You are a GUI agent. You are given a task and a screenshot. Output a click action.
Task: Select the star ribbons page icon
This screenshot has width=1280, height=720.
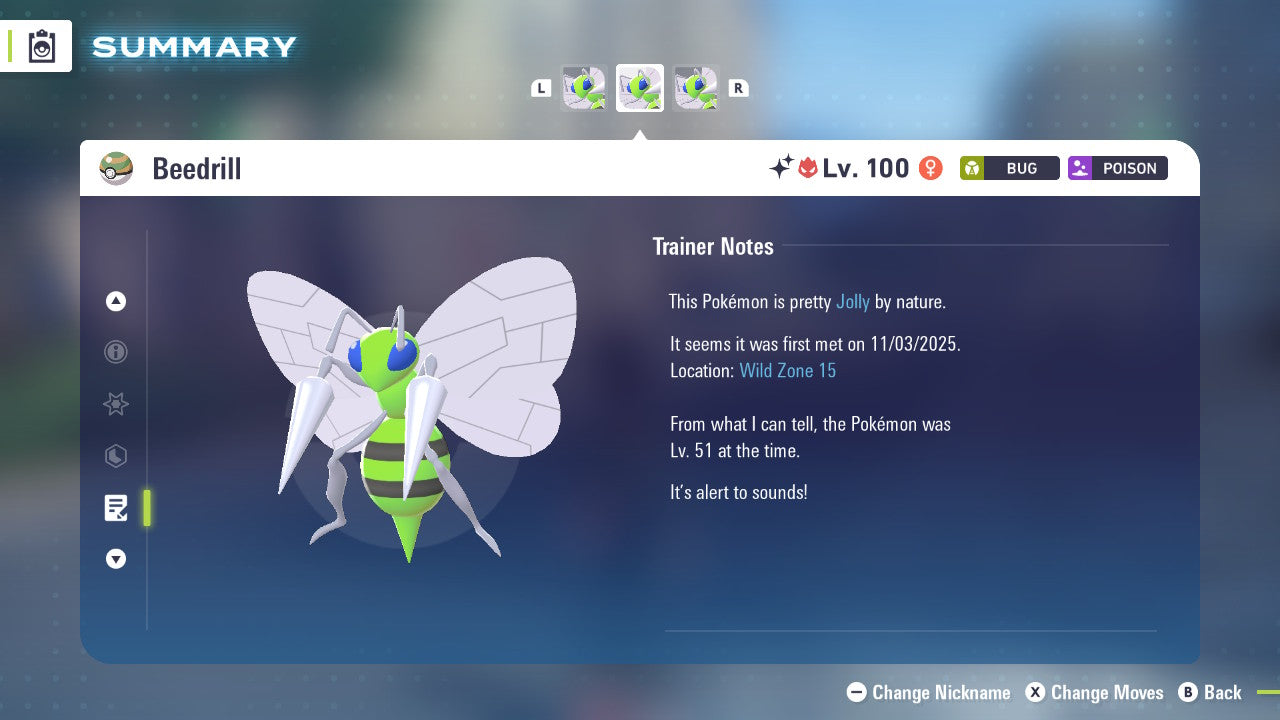point(115,404)
